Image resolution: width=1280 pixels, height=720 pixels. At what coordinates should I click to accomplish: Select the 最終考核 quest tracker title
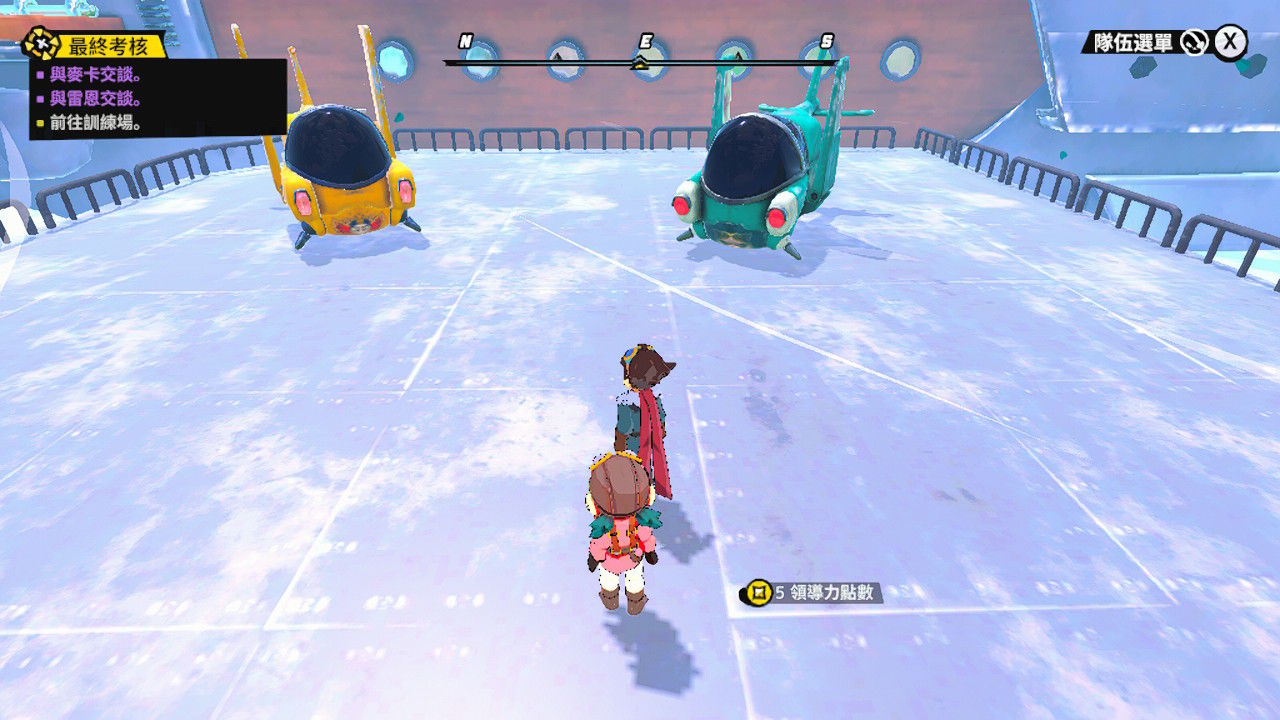coord(107,45)
